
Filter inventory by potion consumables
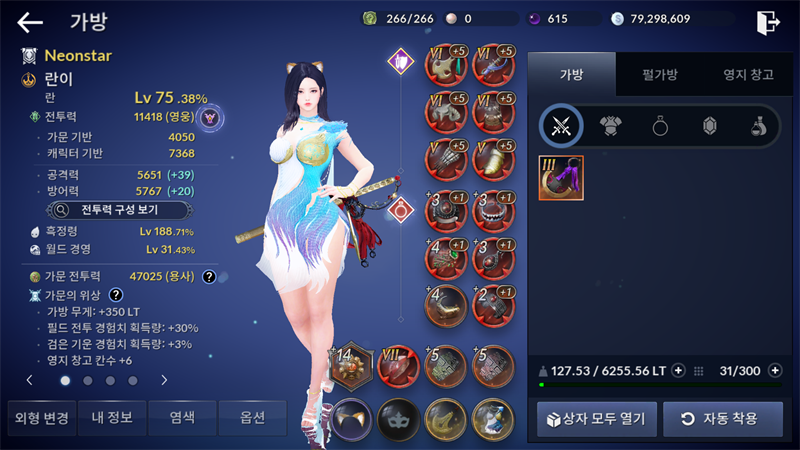758,125
